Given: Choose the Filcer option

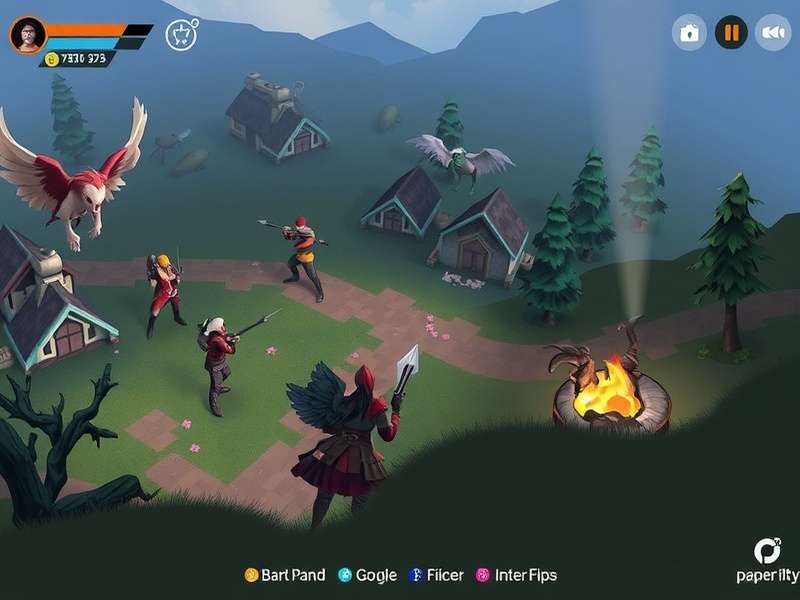Looking at the screenshot, I should tap(436, 575).
